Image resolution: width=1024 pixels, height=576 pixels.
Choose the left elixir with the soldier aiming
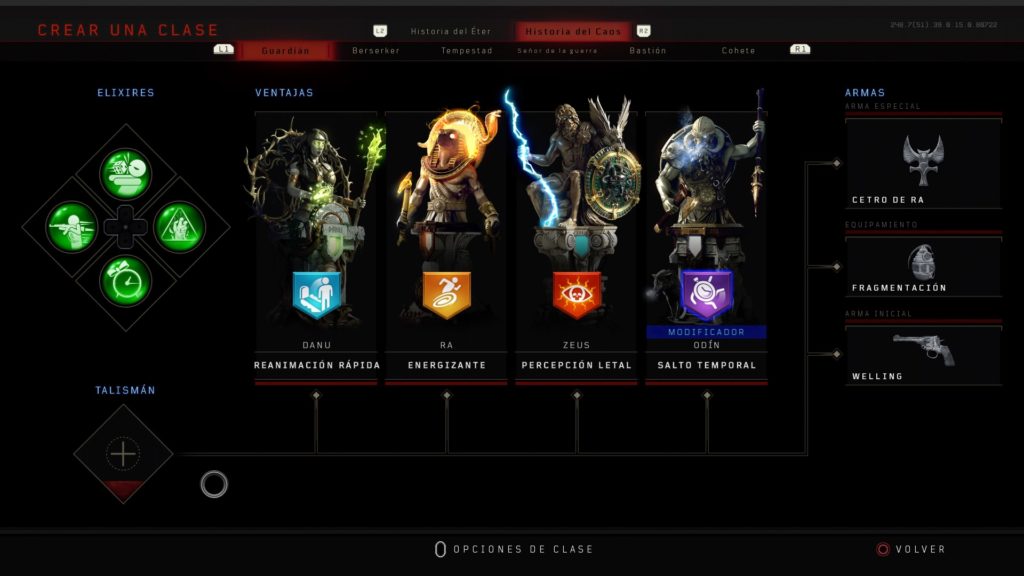tap(72, 227)
